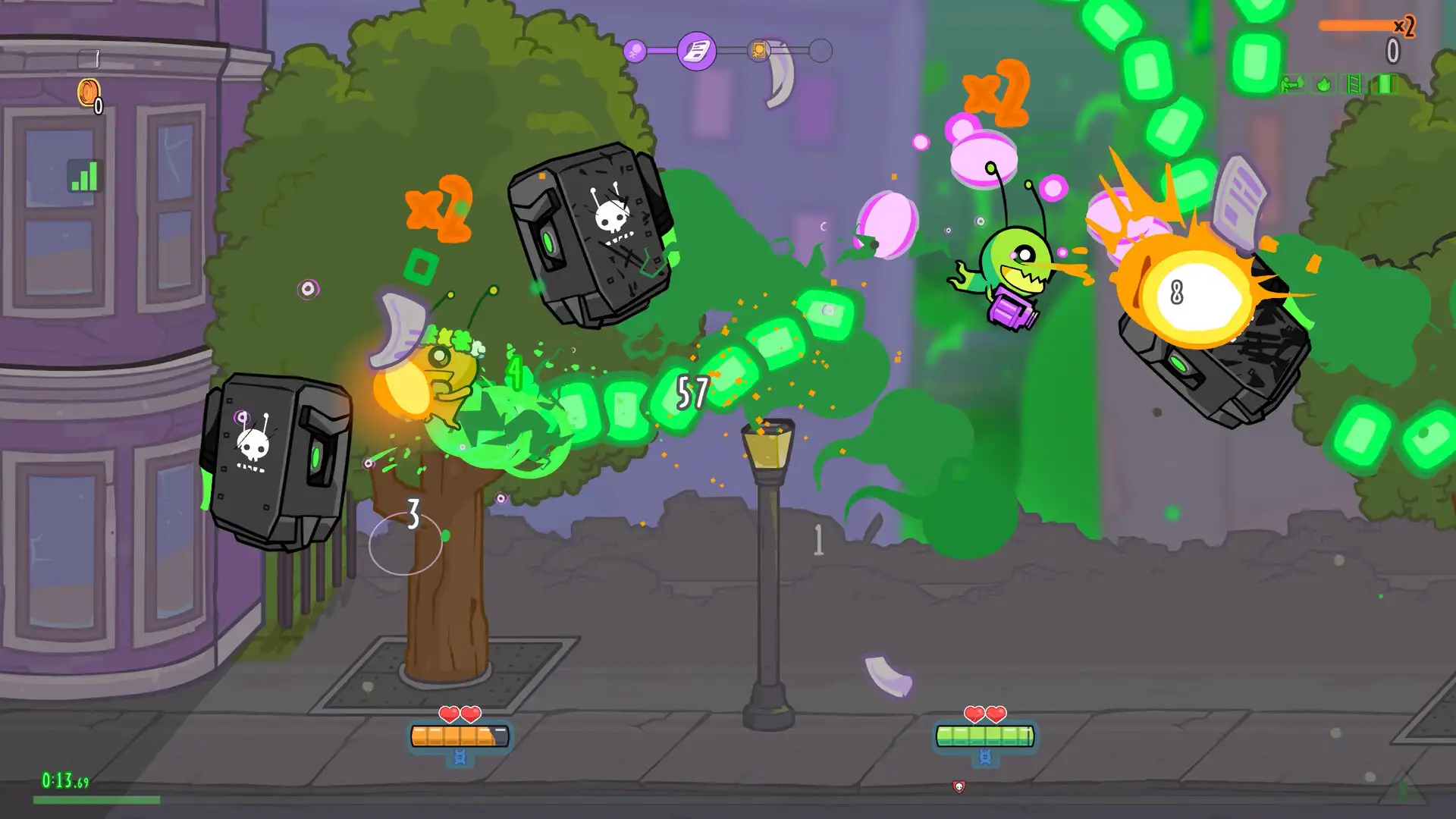Image resolution: width=1456 pixels, height=819 pixels.
Task: Click the empty final circle on the progress track
Action: click(818, 50)
